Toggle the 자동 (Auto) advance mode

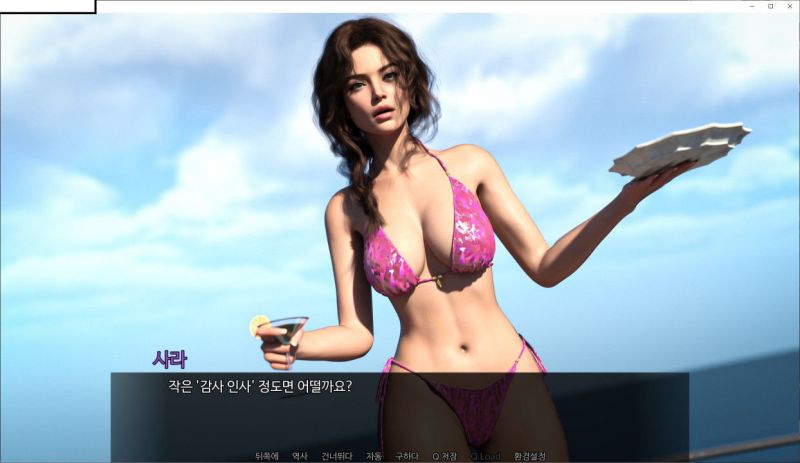click(374, 456)
